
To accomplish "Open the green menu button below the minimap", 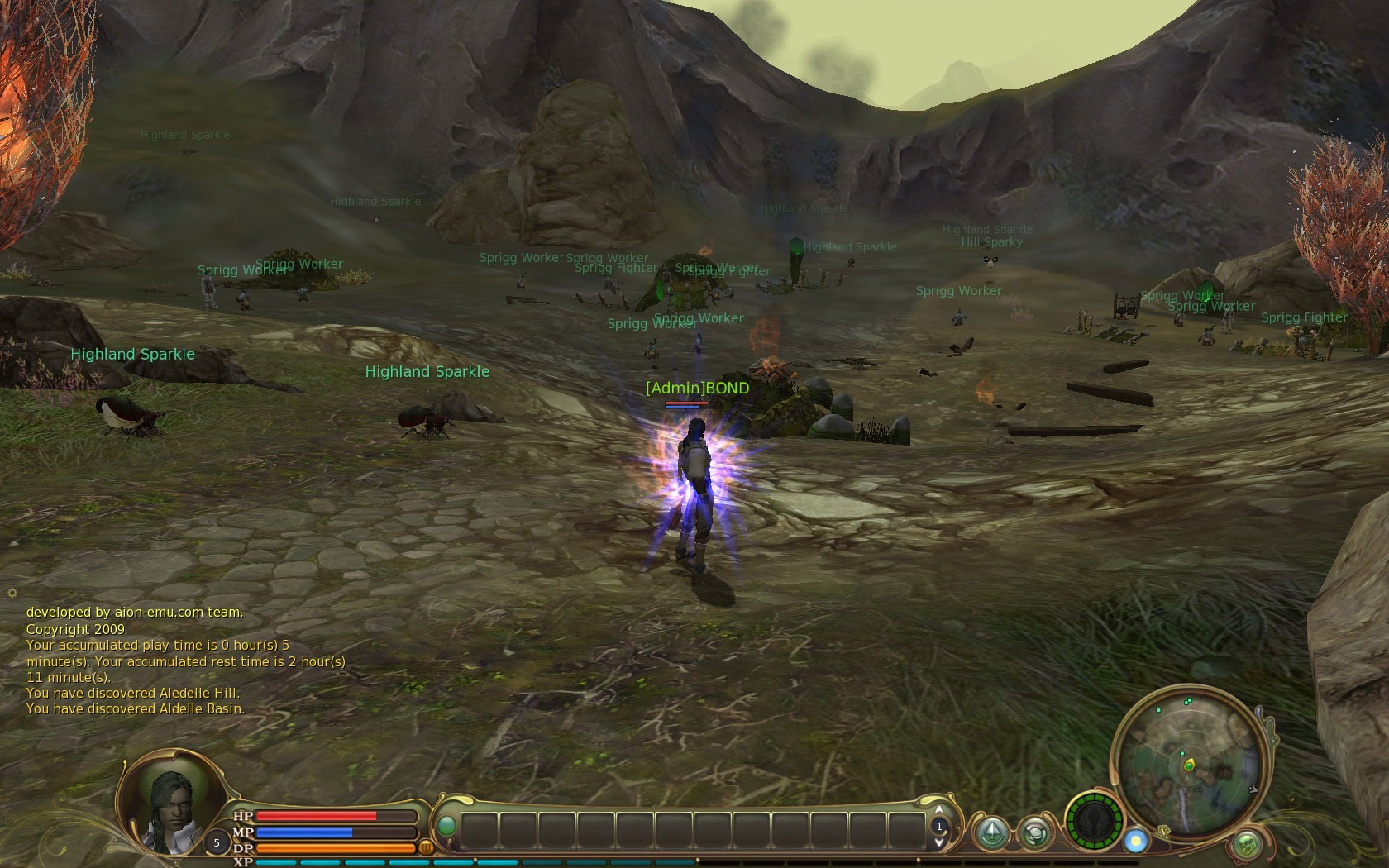I will [x=1247, y=845].
